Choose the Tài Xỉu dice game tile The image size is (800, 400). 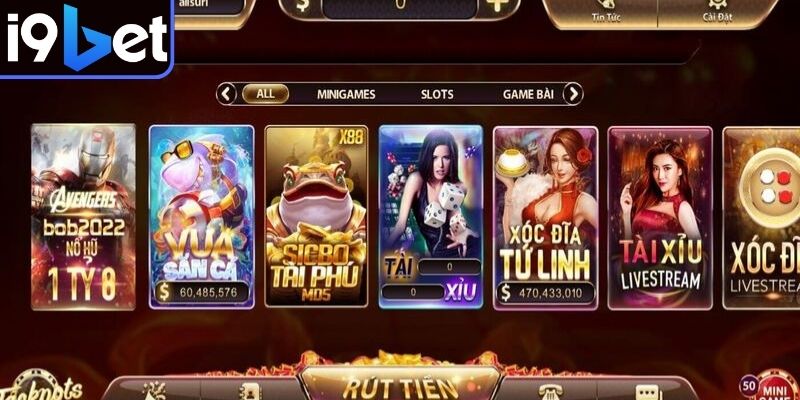coord(431,215)
